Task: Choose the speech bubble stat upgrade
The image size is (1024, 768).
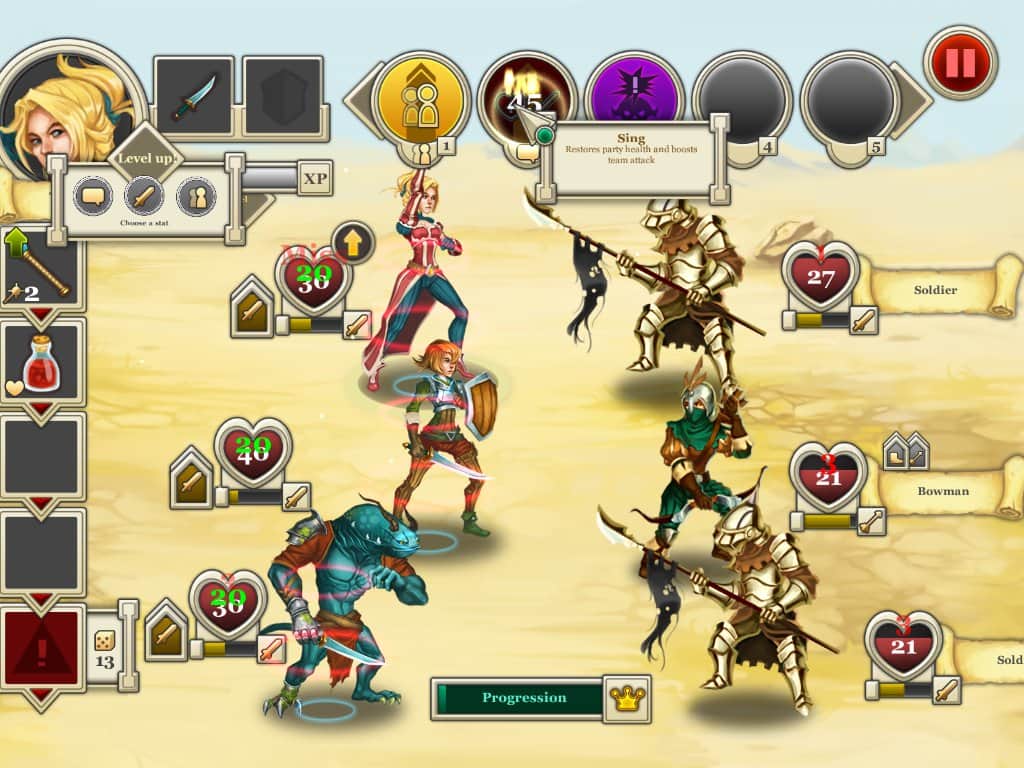Action: point(95,195)
